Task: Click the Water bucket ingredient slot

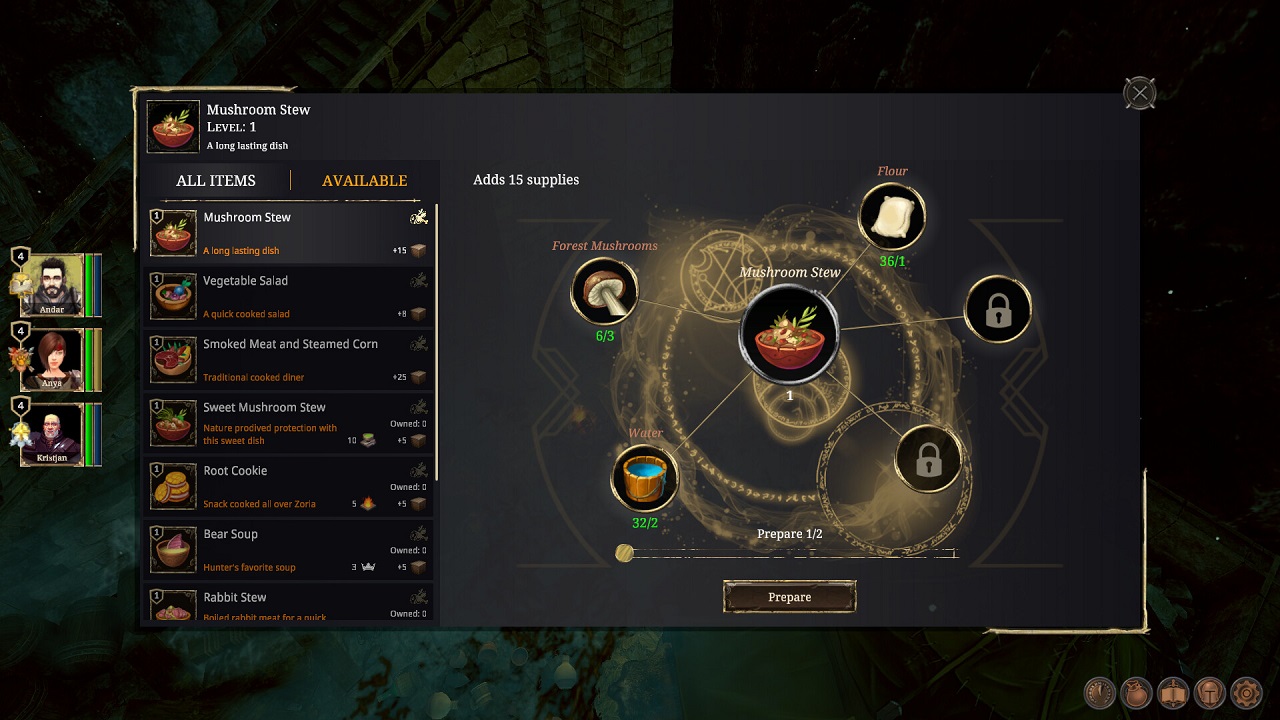Action: click(645, 477)
